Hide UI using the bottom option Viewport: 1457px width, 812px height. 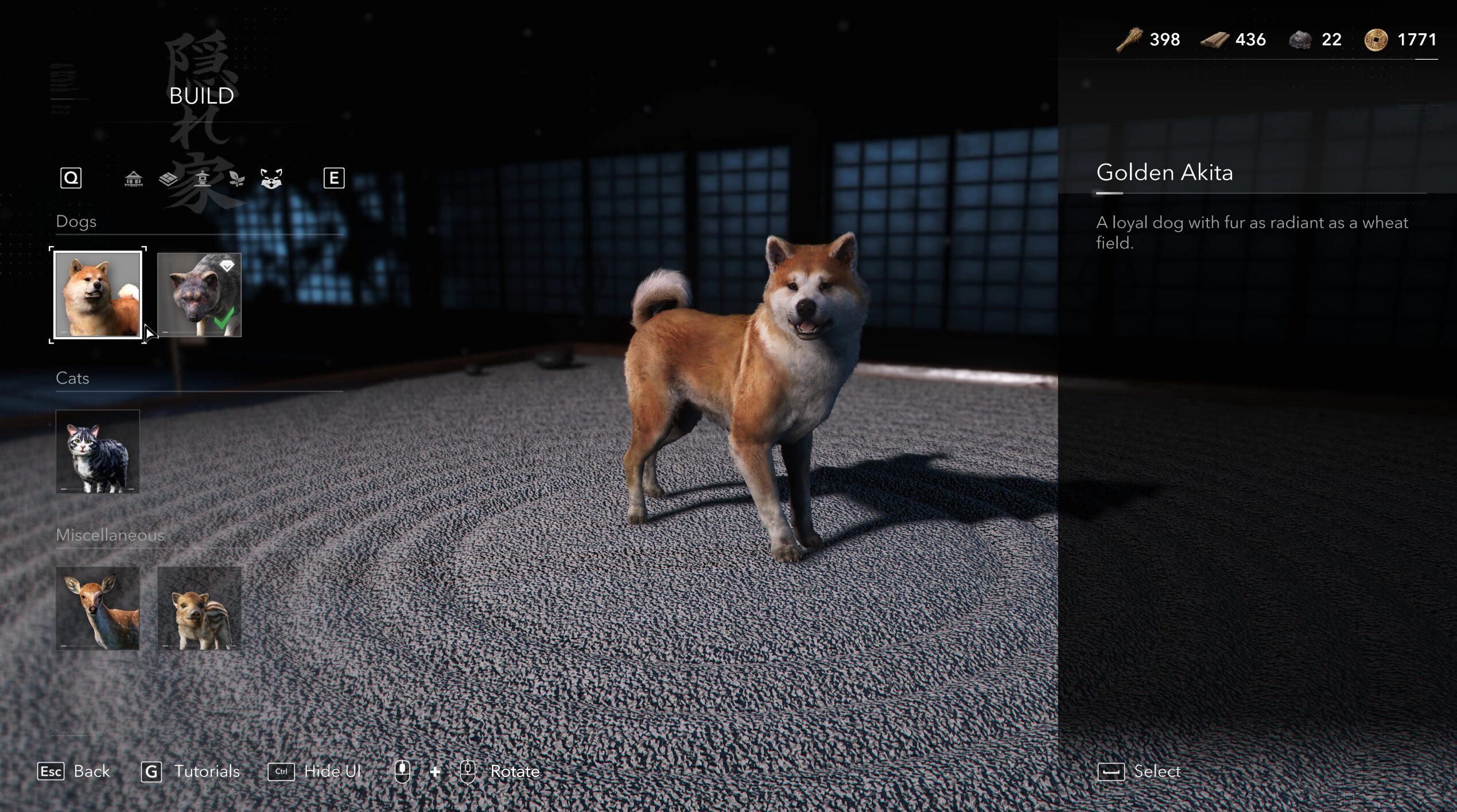coord(315,771)
